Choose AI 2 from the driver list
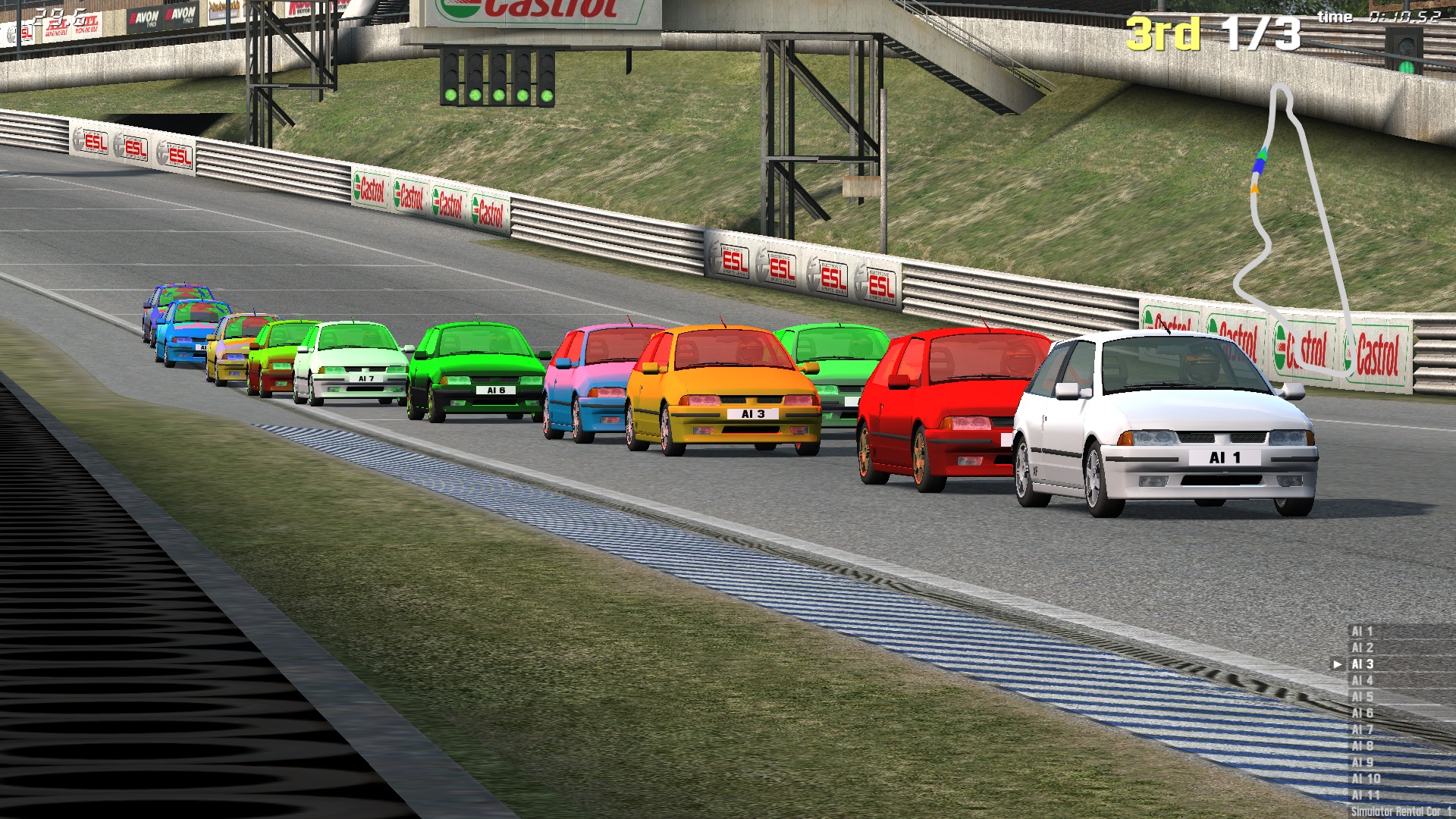Viewport: 1456px width, 819px height. pos(1363,648)
